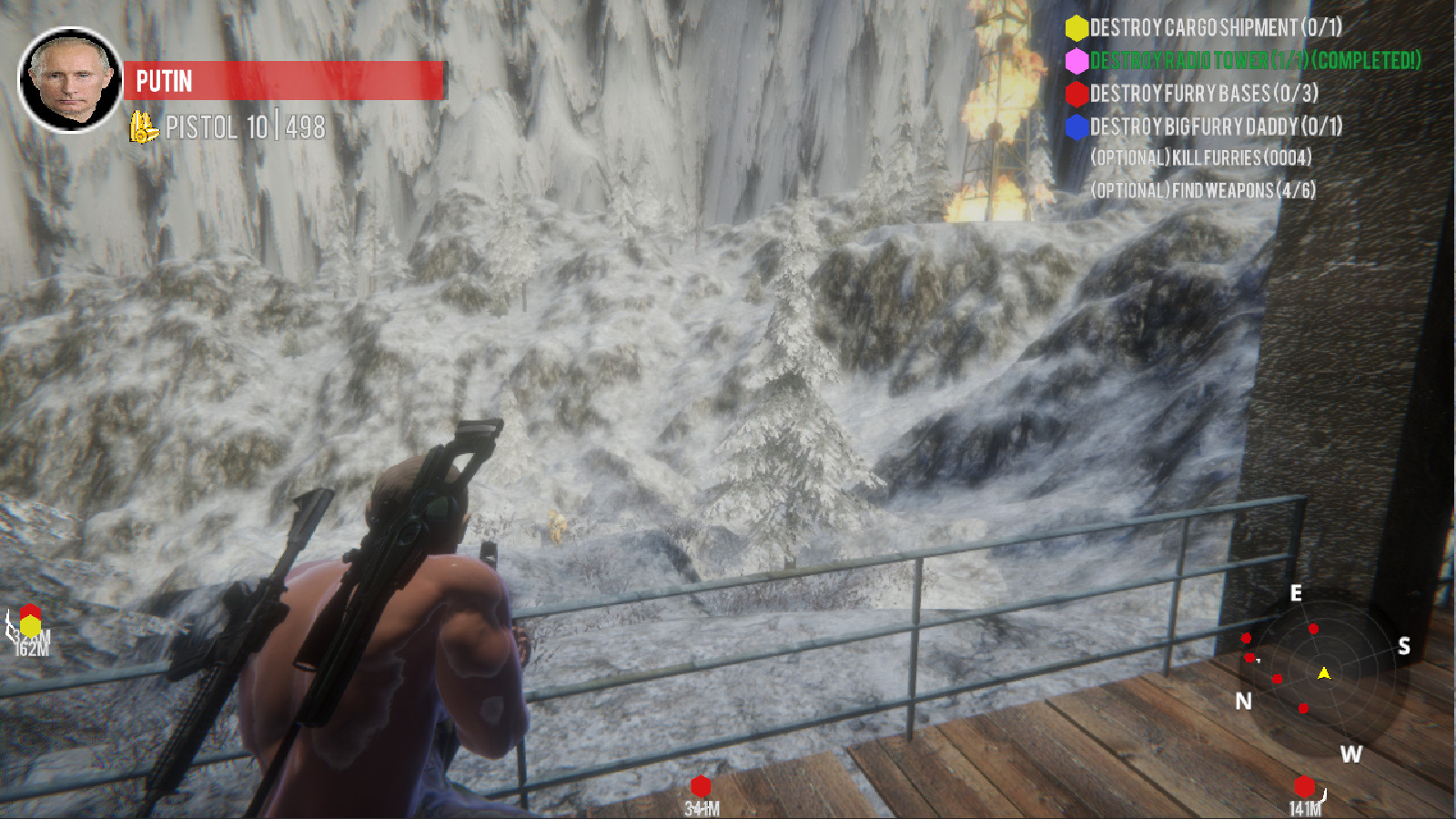The height and width of the screenshot is (819, 1456).
Task: Select the pistol weapon icon
Action: point(143,127)
